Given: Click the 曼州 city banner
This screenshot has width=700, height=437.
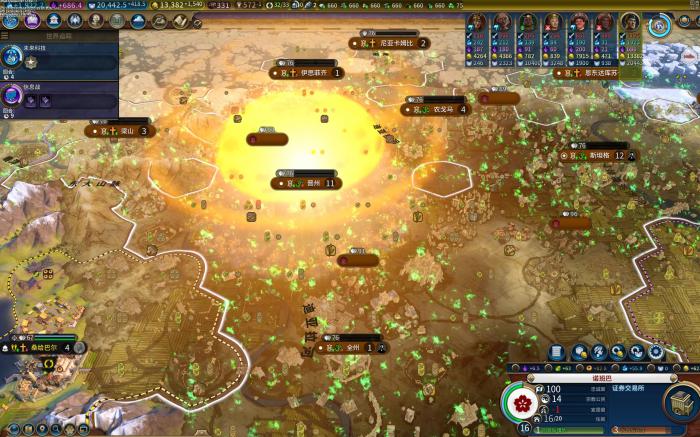Looking at the screenshot, I should [308, 183].
